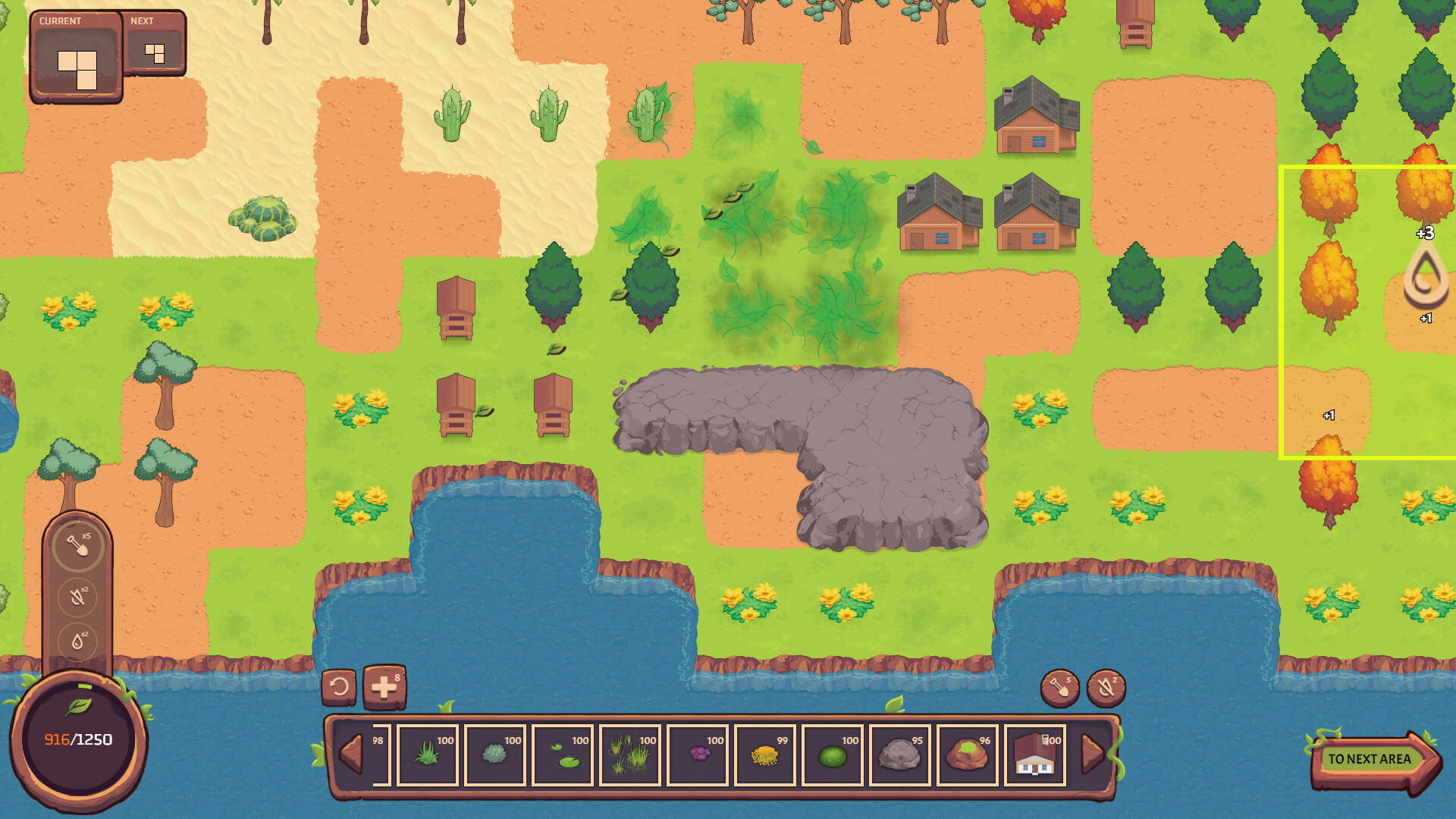Select the house placement tile in hotbar
Screen dimensions: 1456x819
coord(1034,756)
